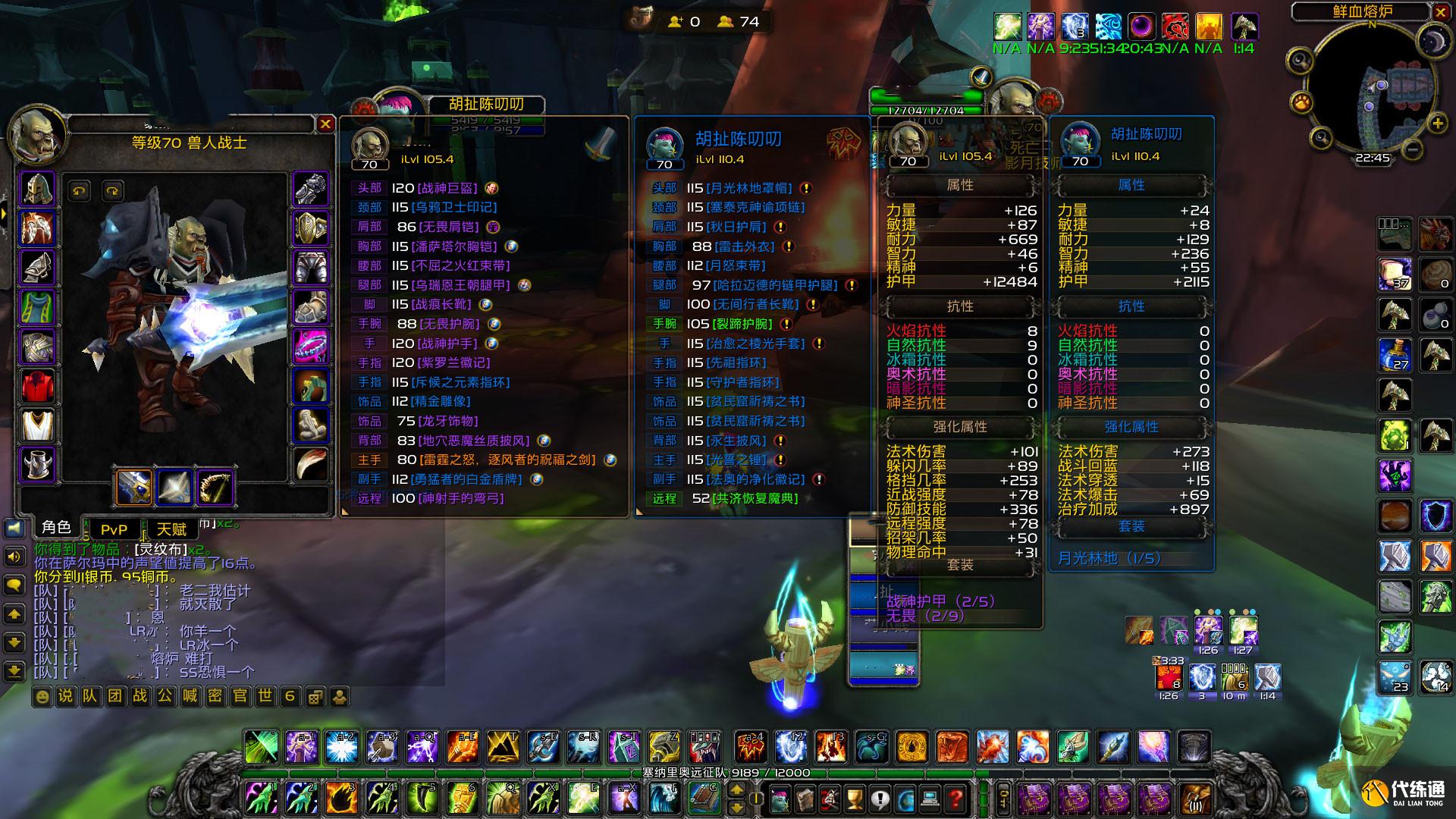Open the 天赋 talents tab

coord(171,529)
